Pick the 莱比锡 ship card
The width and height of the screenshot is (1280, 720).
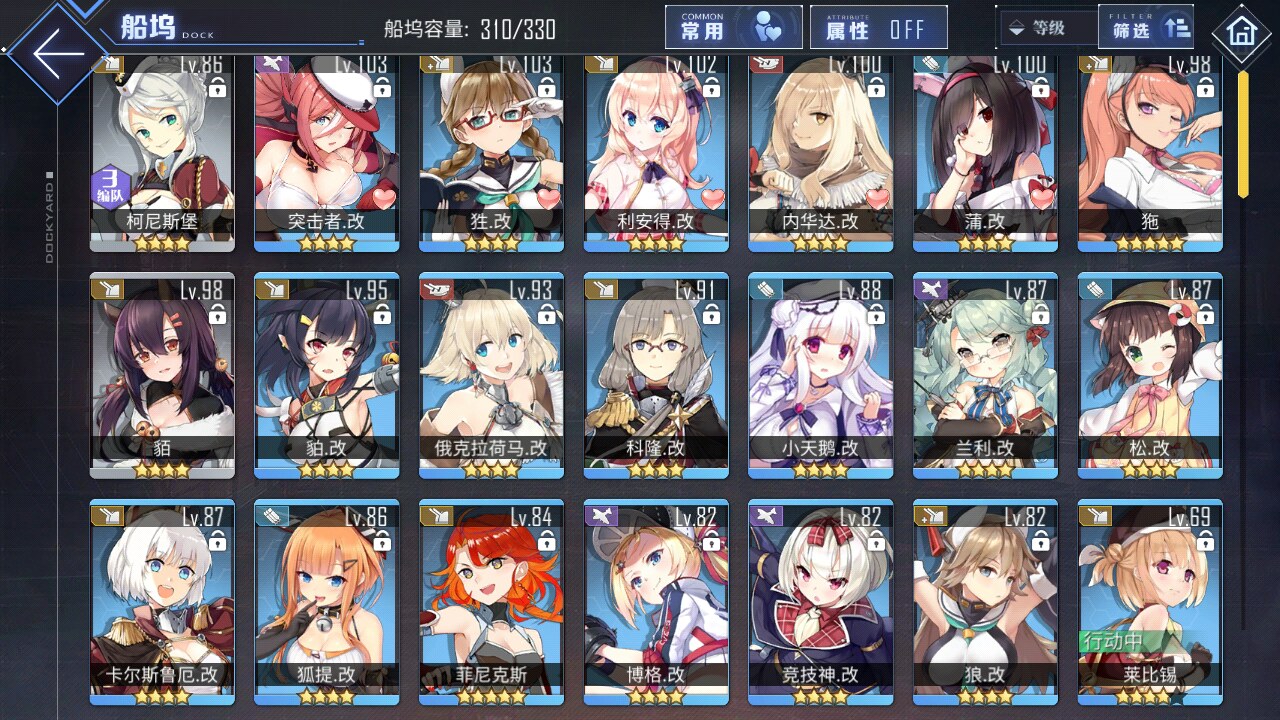pyautogui.click(x=1150, y=600)
